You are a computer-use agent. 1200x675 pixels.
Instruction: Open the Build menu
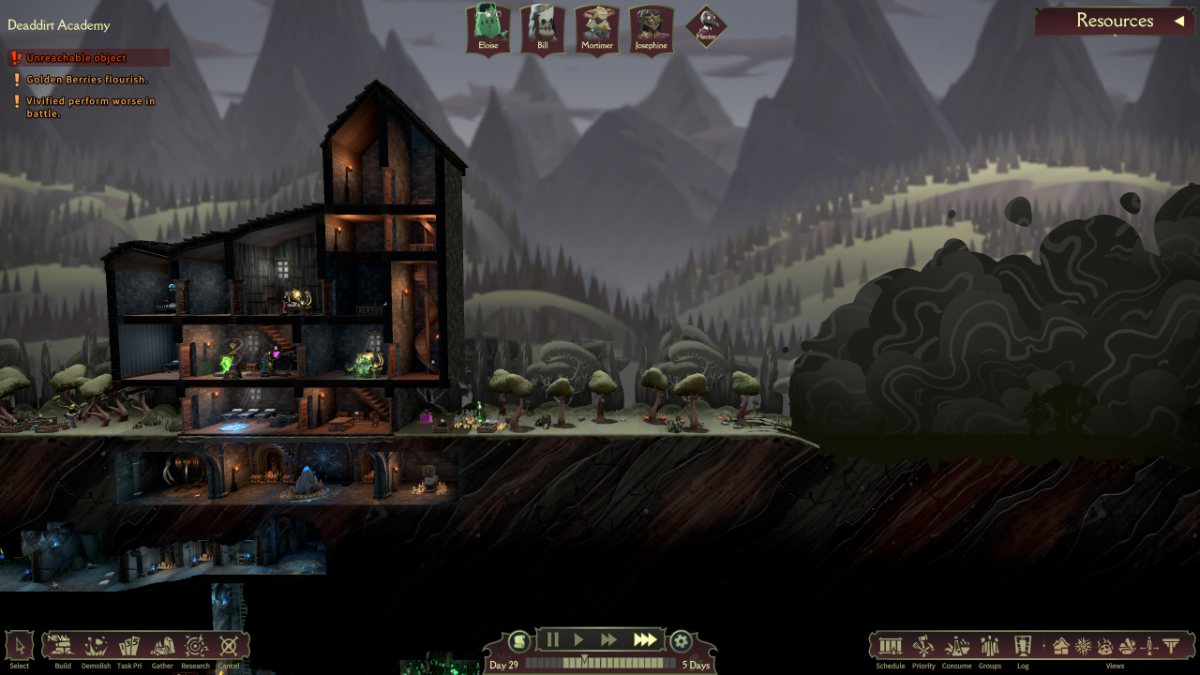(63, 646)
